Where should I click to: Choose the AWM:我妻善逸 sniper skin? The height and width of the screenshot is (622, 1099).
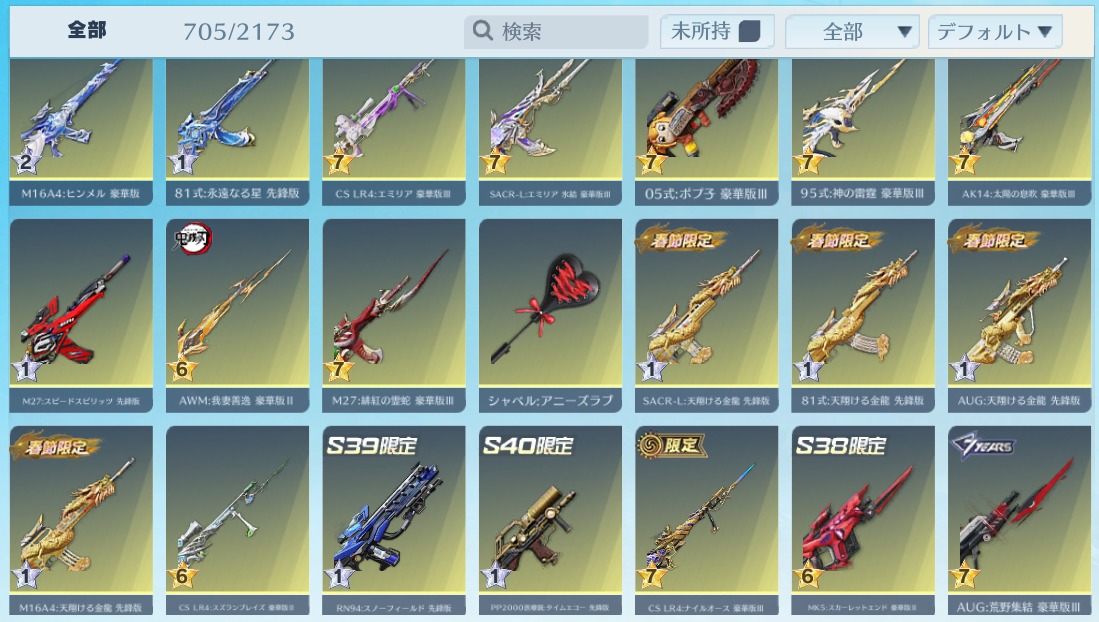[x=238, y=310]
